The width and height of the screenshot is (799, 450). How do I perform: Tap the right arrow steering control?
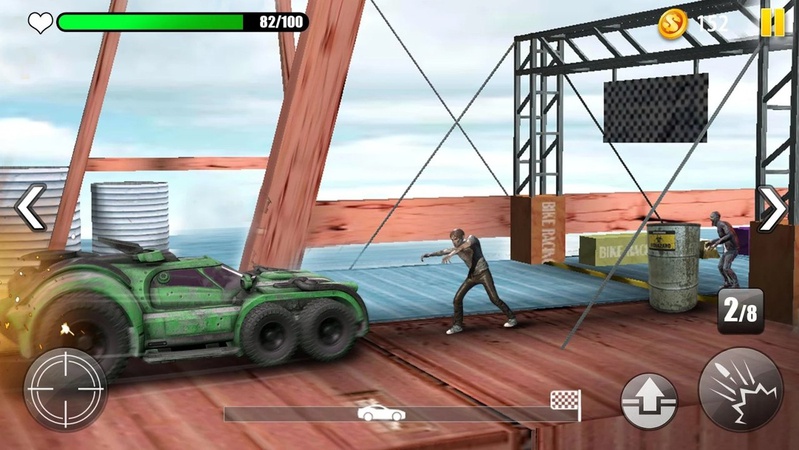pos(772,207)
